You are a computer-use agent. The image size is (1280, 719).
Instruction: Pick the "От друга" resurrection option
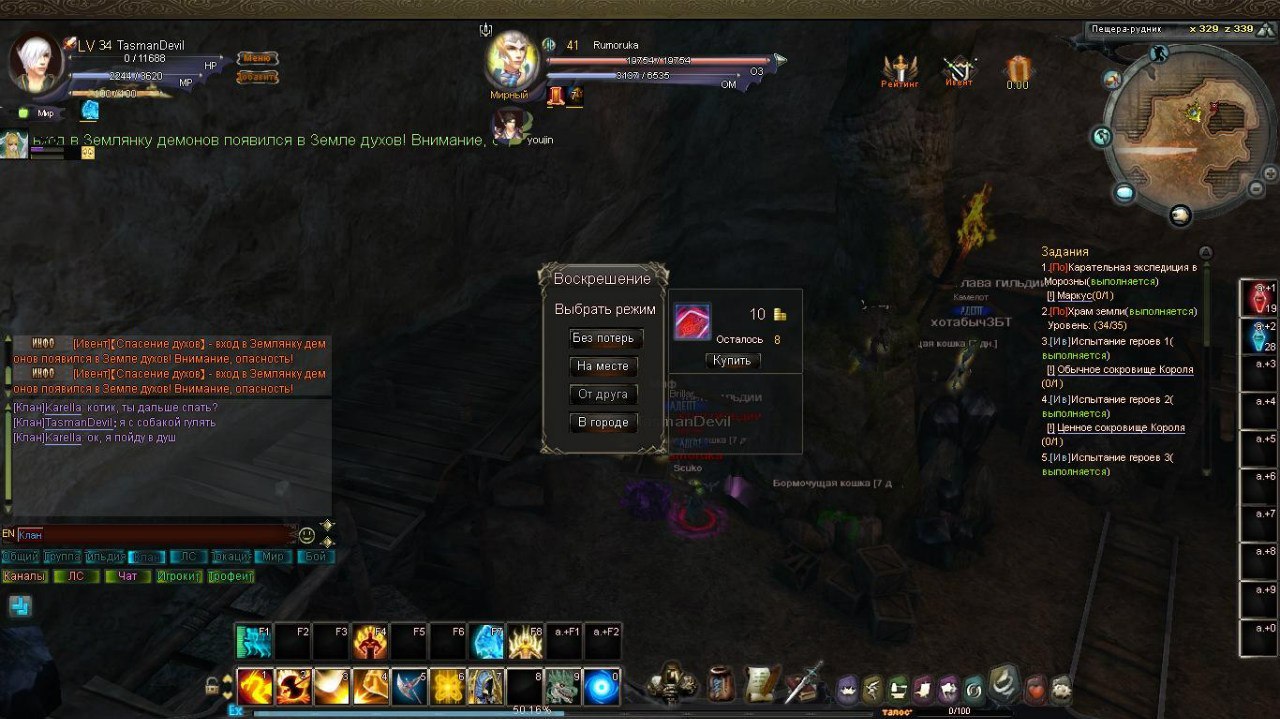(x=603, y=394)
